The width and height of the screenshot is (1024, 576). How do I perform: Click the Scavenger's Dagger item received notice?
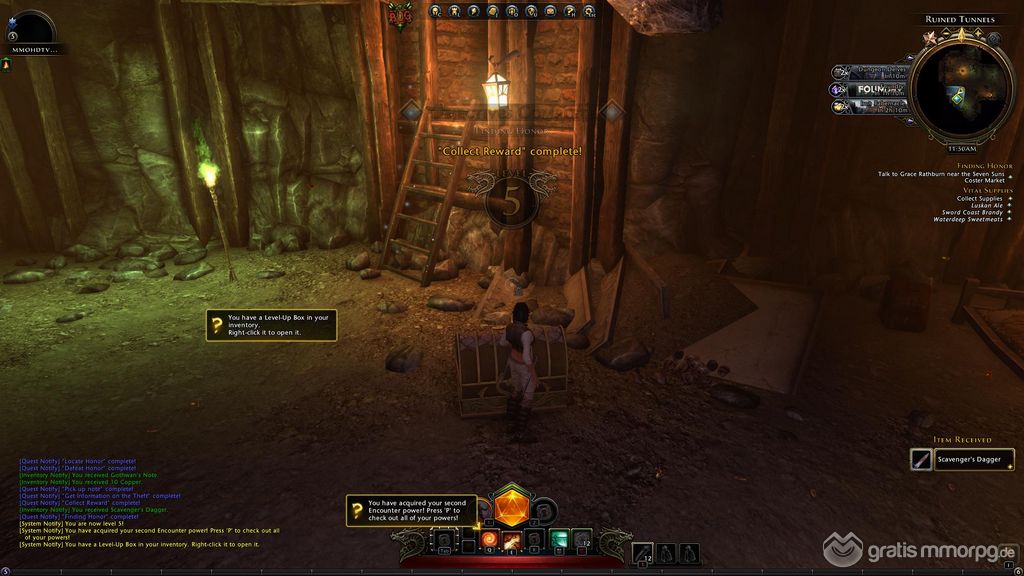[962, 459]
